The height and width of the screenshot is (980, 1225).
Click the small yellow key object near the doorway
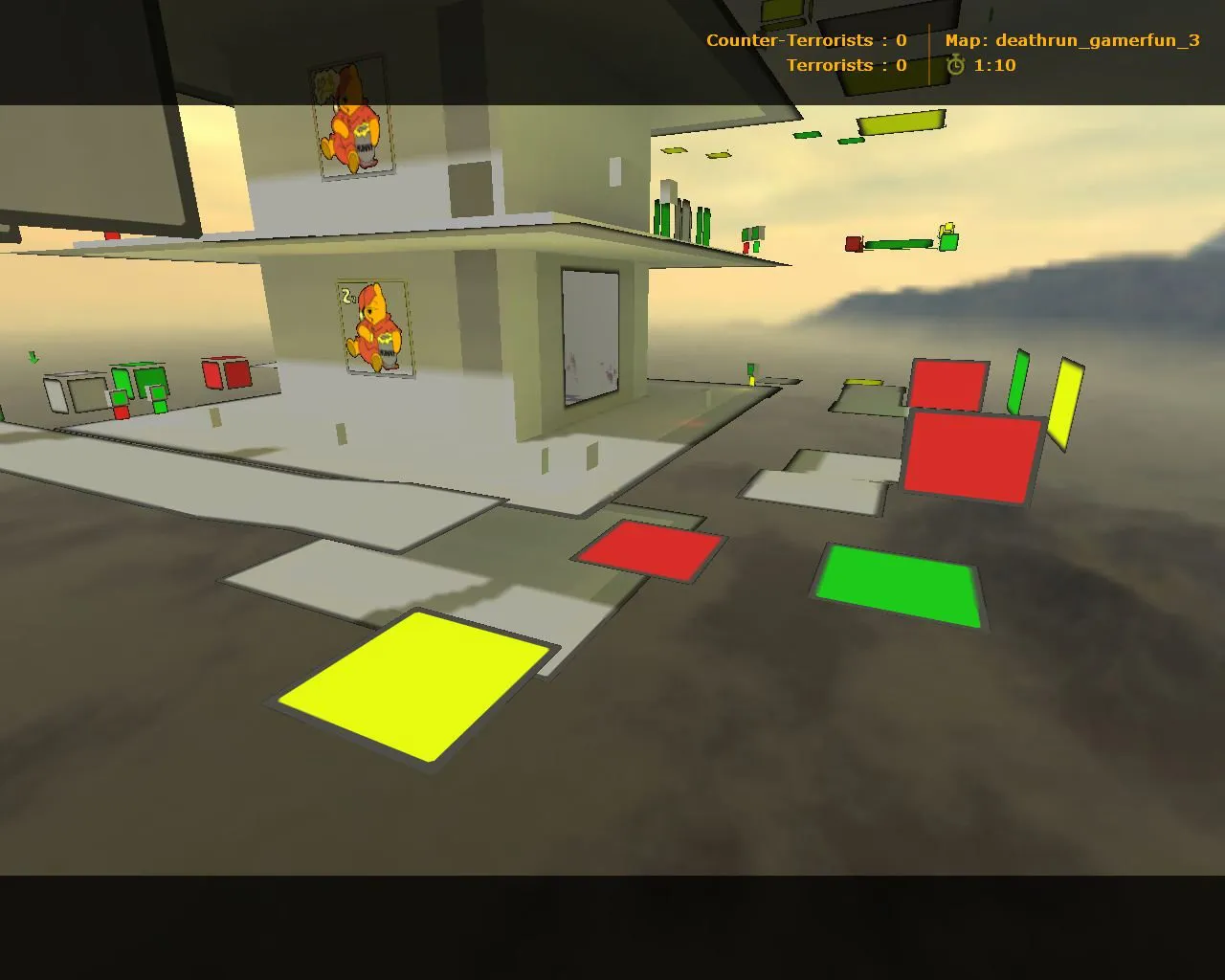tap(750, 380)
